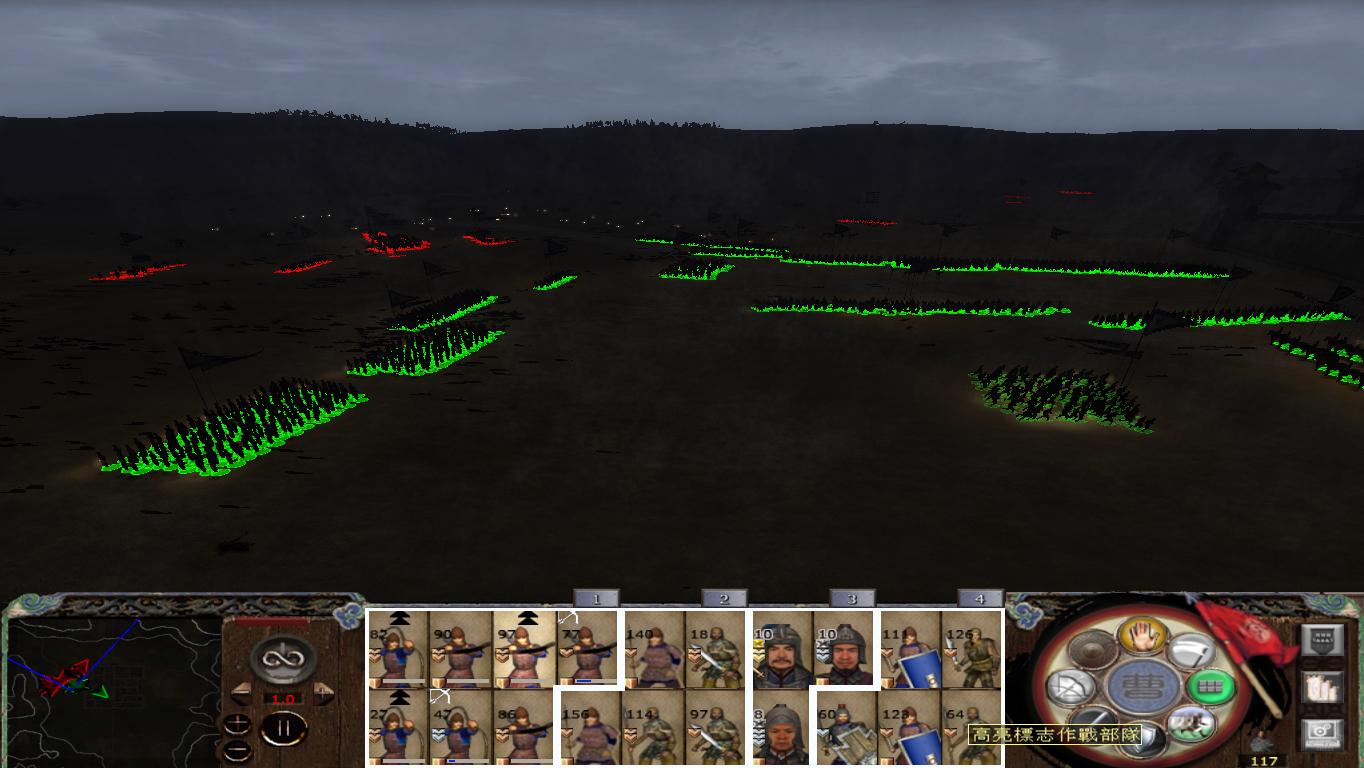This screenshot has height=768, width=1364.
Task: Select the bow fire-at-will icon on command wheel
Action: [x=1072, y=685]
